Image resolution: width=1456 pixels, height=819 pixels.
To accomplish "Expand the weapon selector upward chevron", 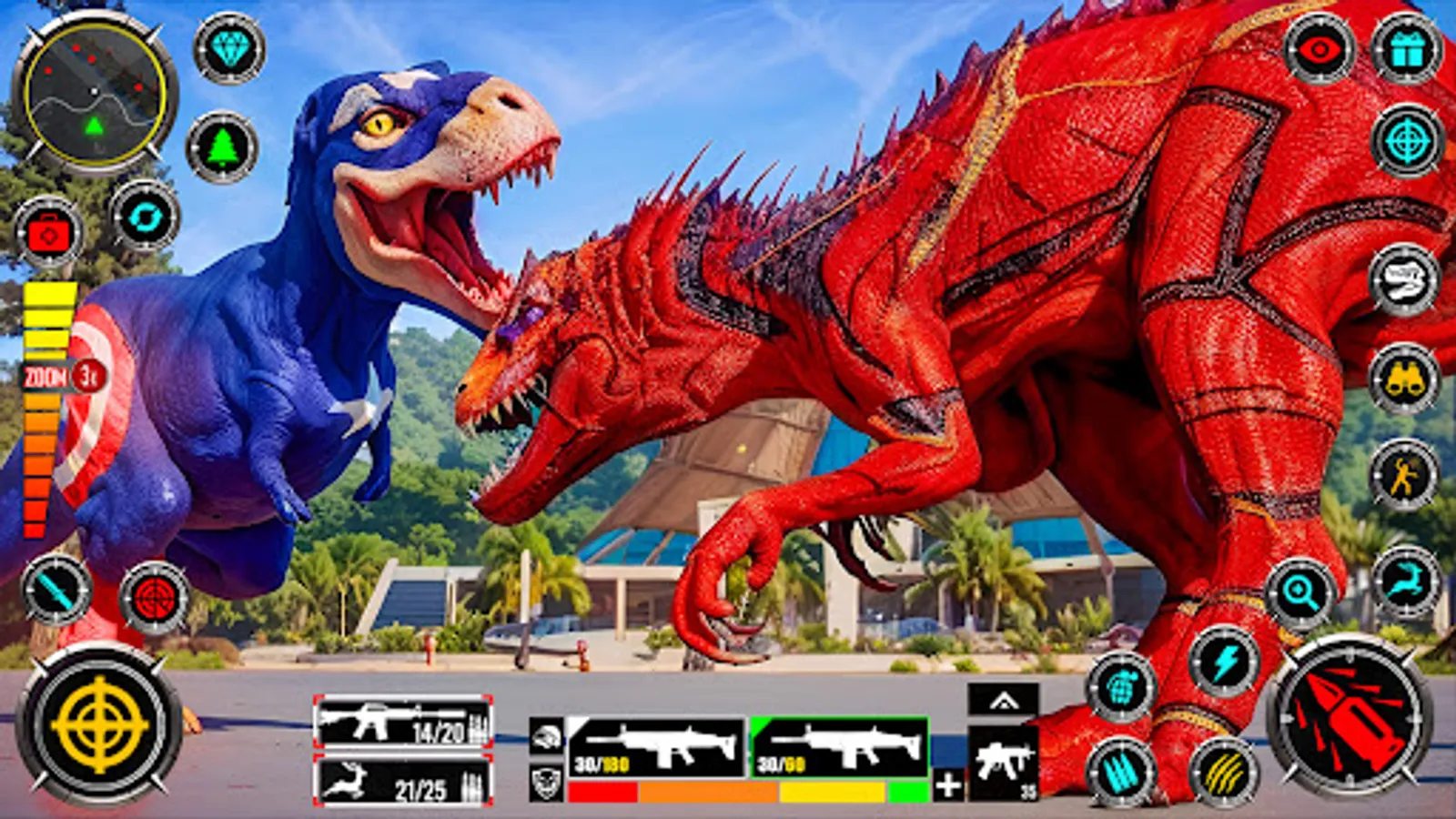I will pos(1001,701).
